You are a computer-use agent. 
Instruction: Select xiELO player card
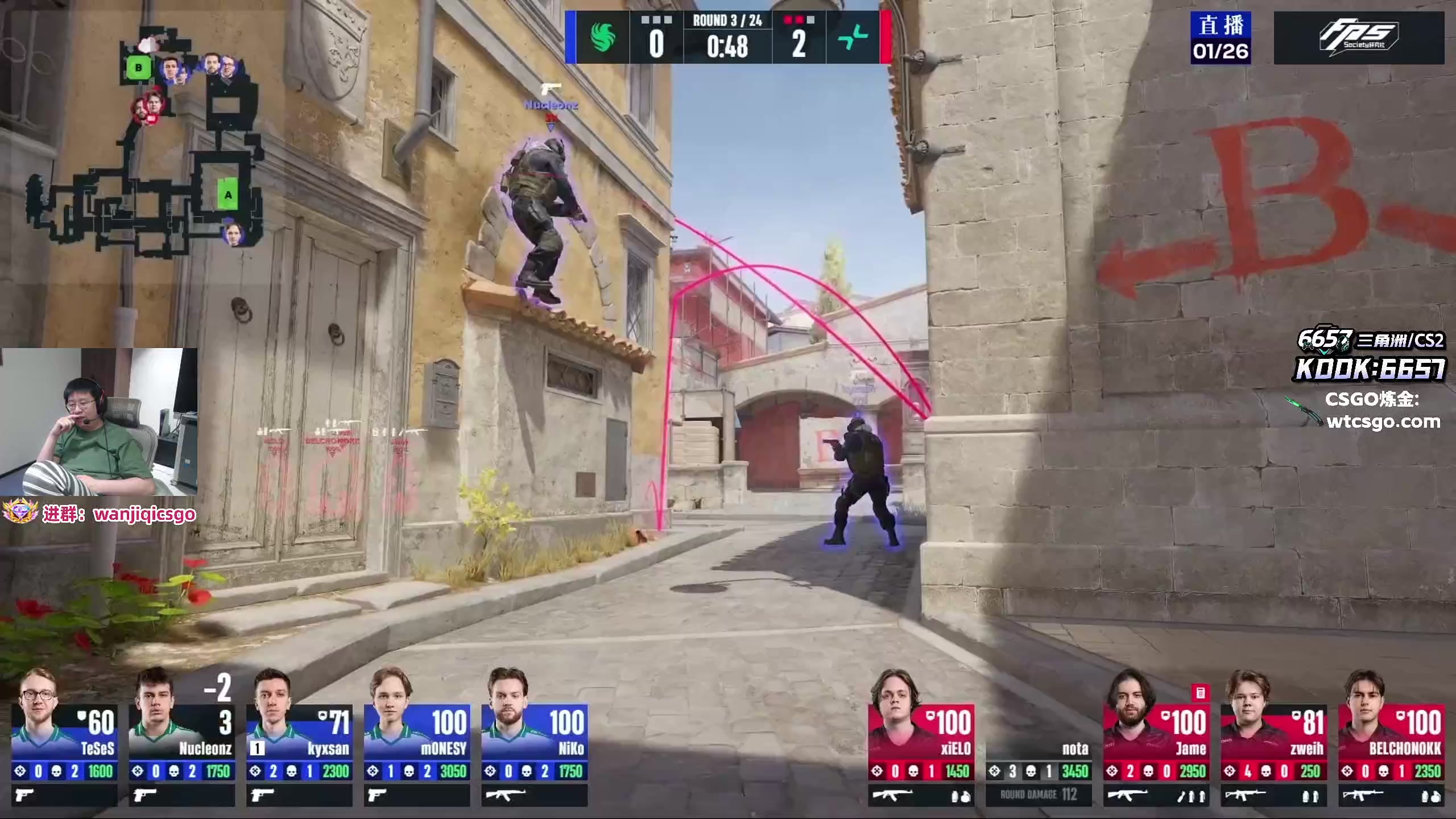[921, 739]
